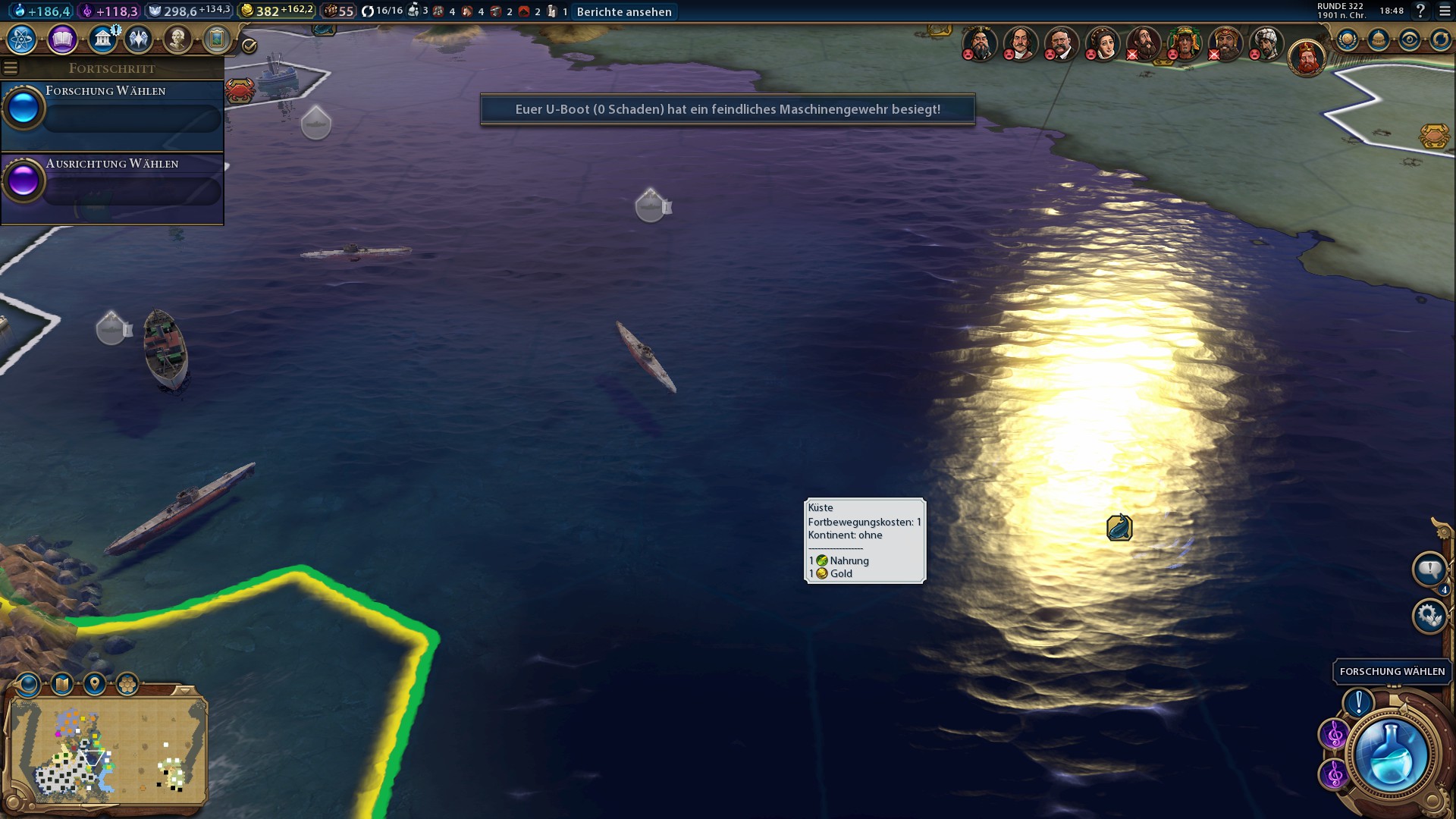Screen dimensions: 1456x819
Task: Open the map pin button above minimap
Action: (x=95, y=684)
